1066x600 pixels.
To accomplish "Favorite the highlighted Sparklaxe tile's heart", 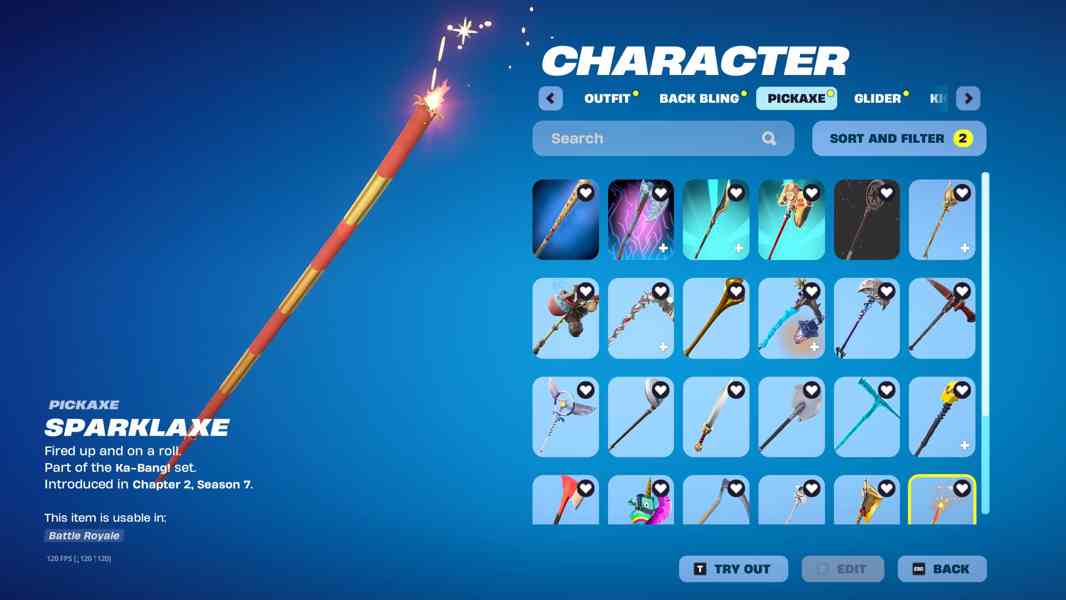I will (x=962, y=489).
